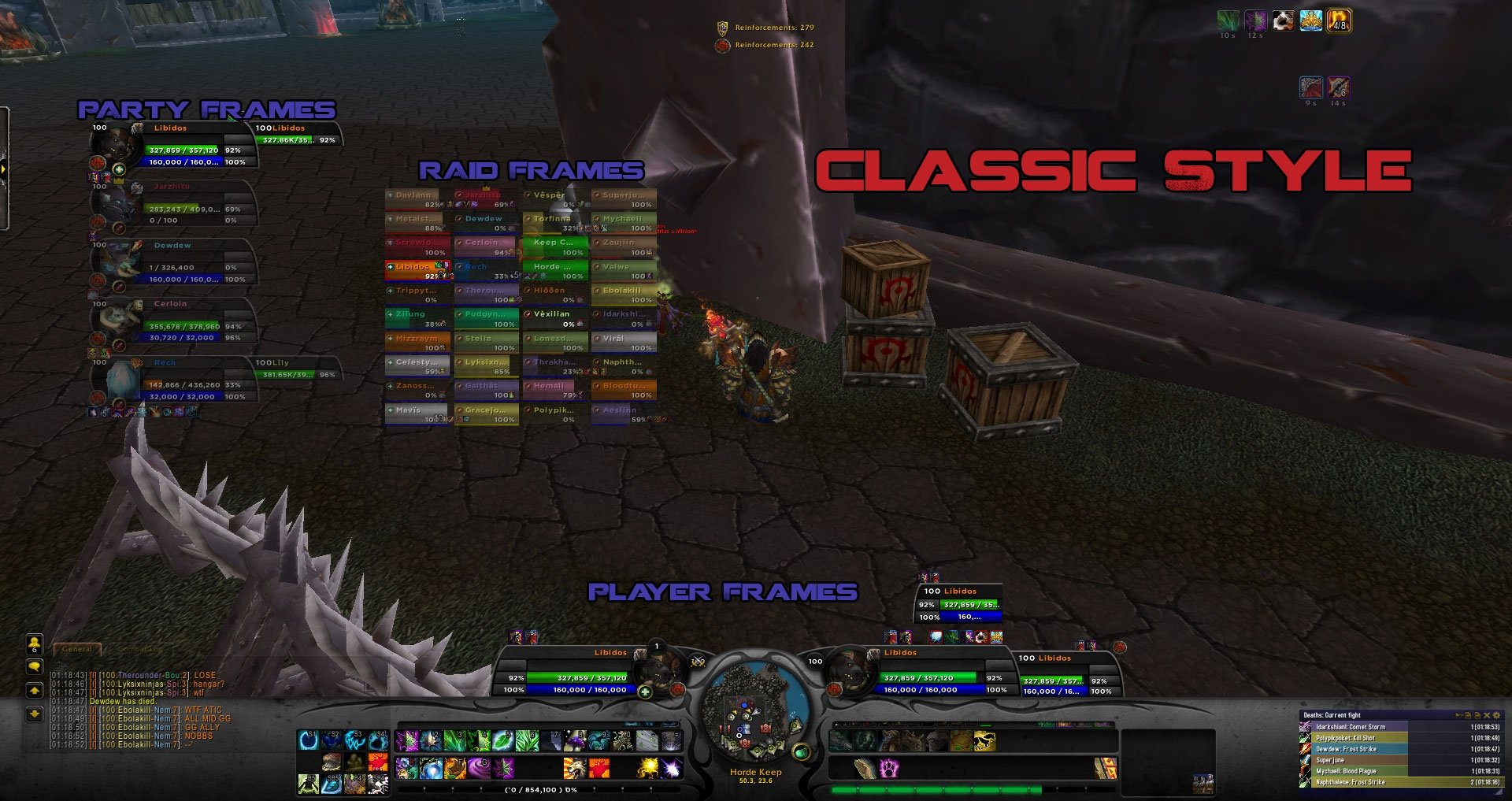Viewport: 1512px width, 801px height.
Task: Use the yellow sunburst ability
Action: point(647,766)
